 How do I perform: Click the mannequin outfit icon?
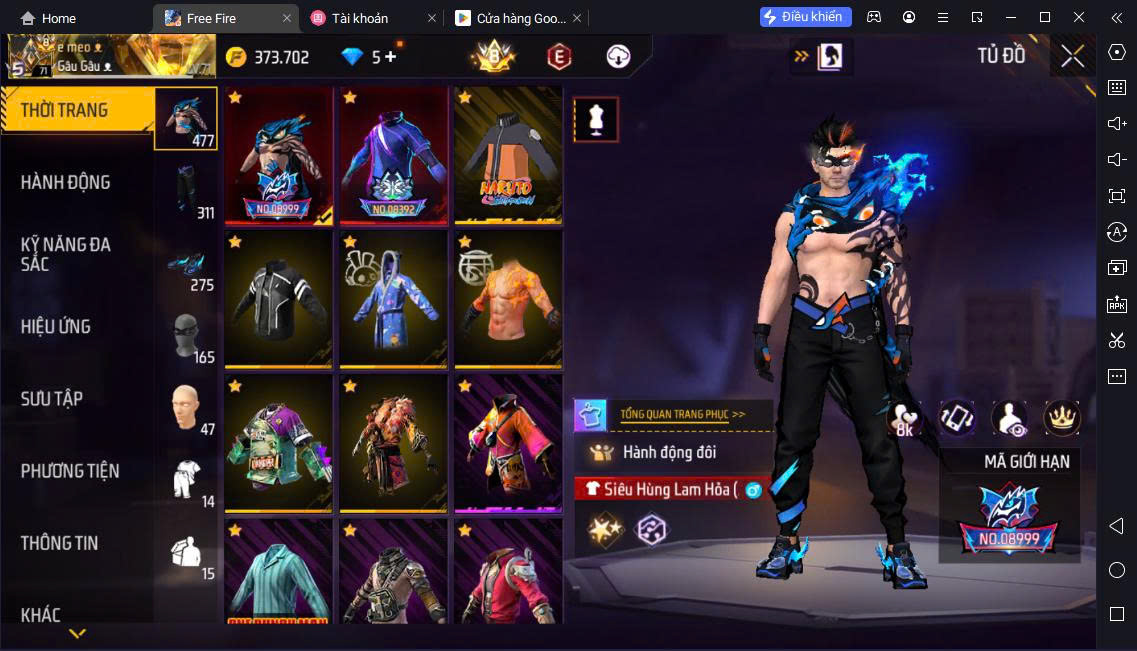[x=596, y=119]
